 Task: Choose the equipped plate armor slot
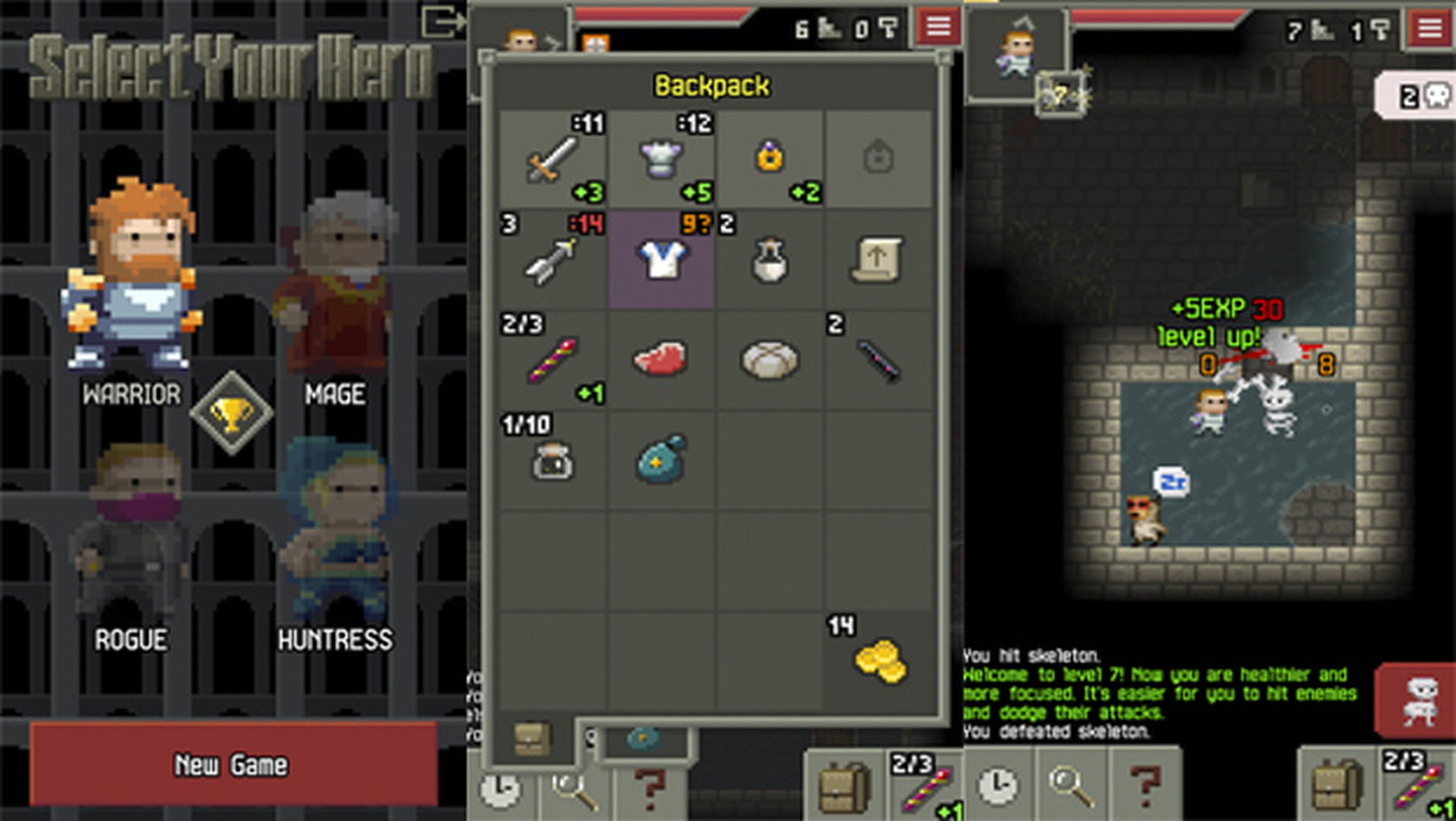660,159
